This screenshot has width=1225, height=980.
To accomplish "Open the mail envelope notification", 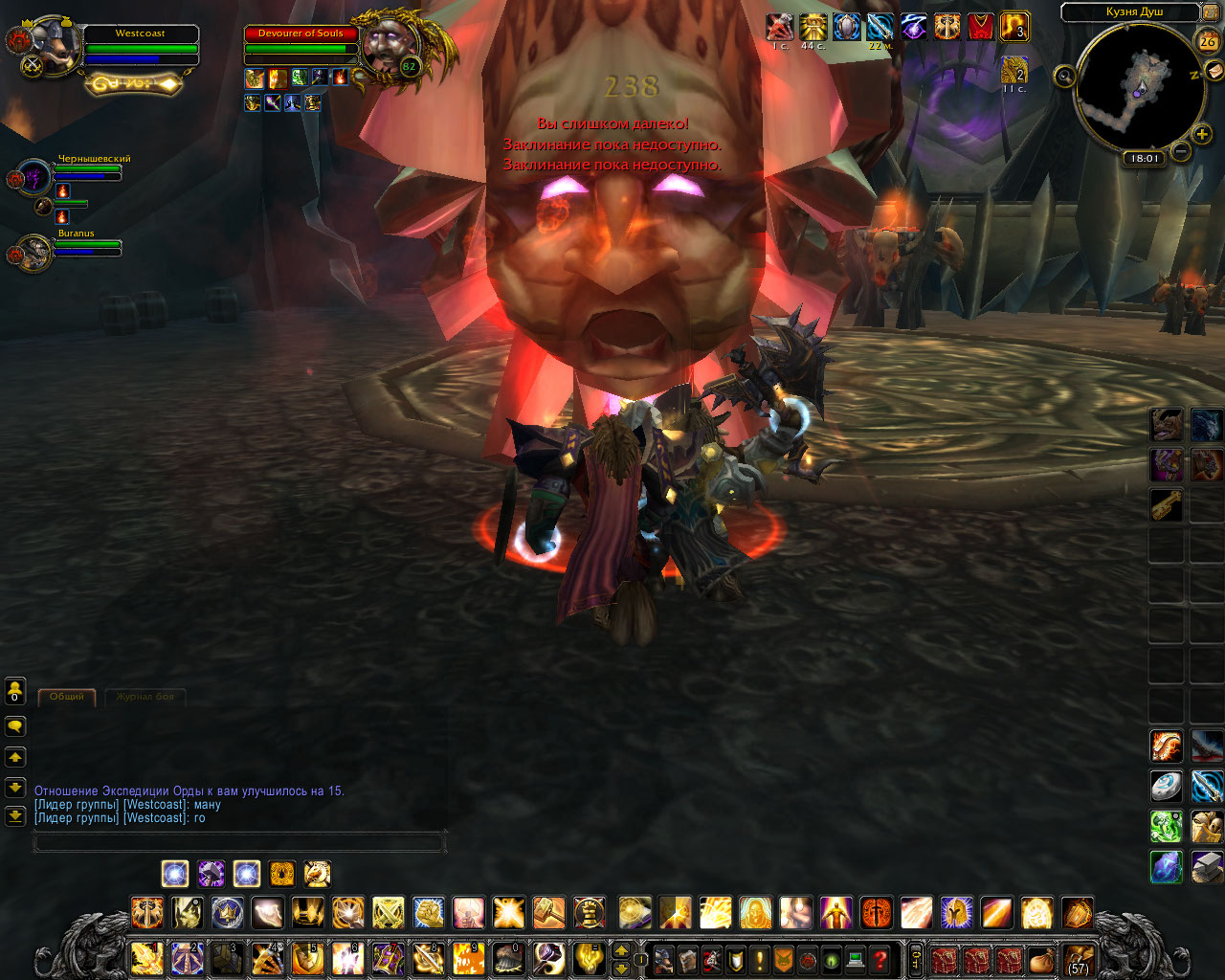I will pyautogui.click(x=1213, y=70).
